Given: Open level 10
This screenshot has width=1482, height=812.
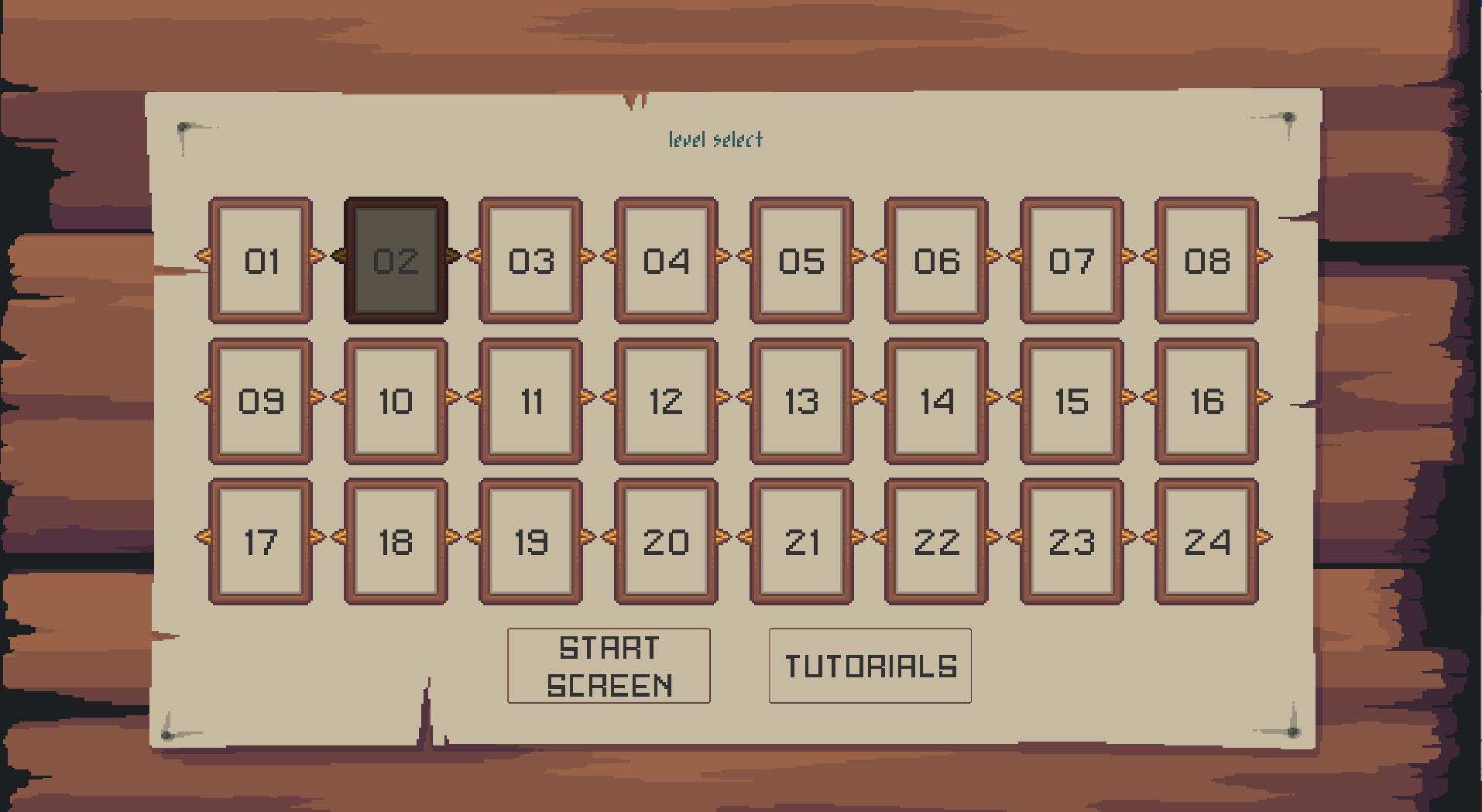Looking at the screenshot, I should (x=396, y=402).
